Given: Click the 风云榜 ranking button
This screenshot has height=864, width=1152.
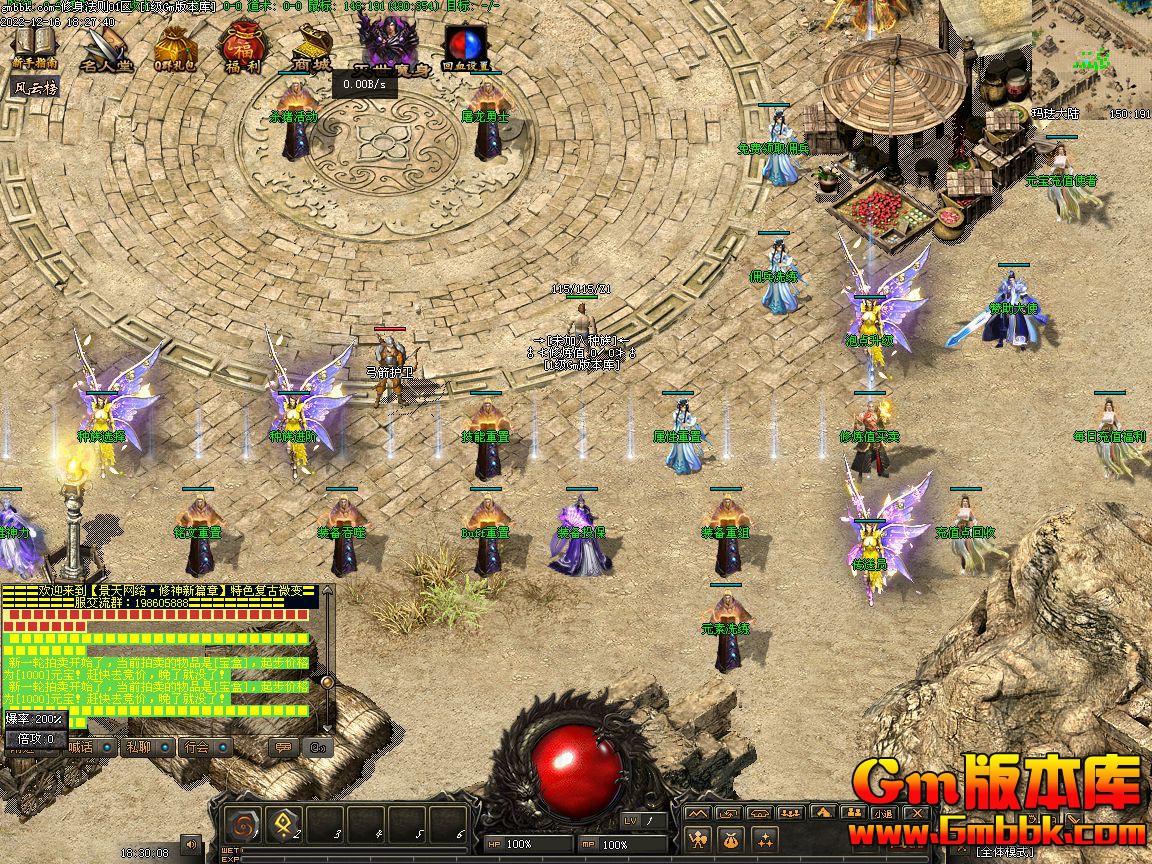Looking at the screenshot, I should pos(35,87).
